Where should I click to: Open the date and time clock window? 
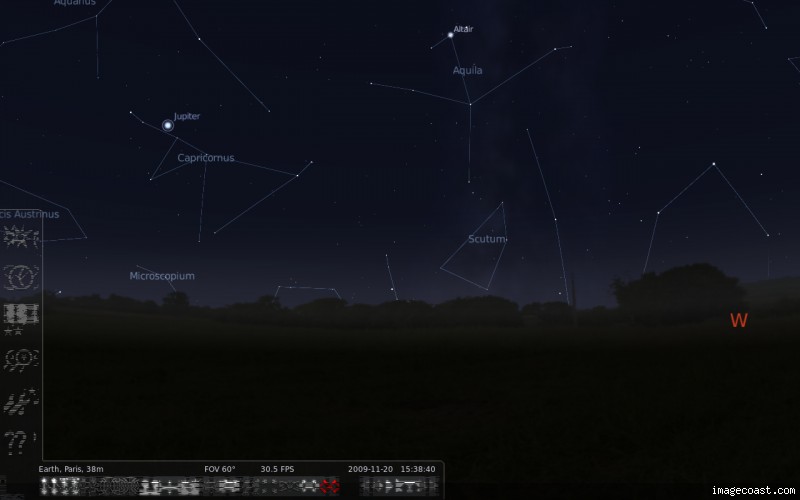[20, 276]
